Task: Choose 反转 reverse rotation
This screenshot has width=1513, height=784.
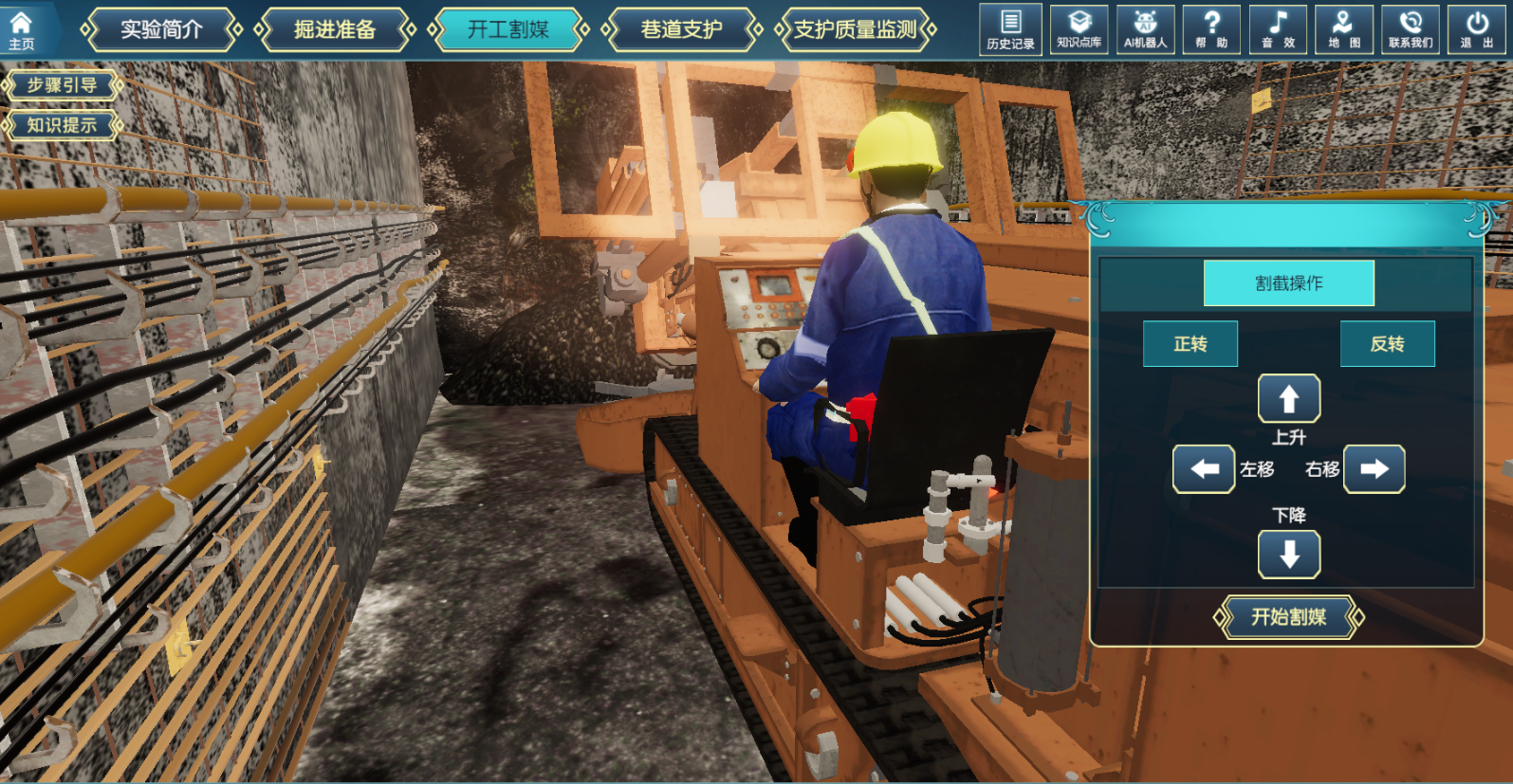Action: pos(1387,344)
